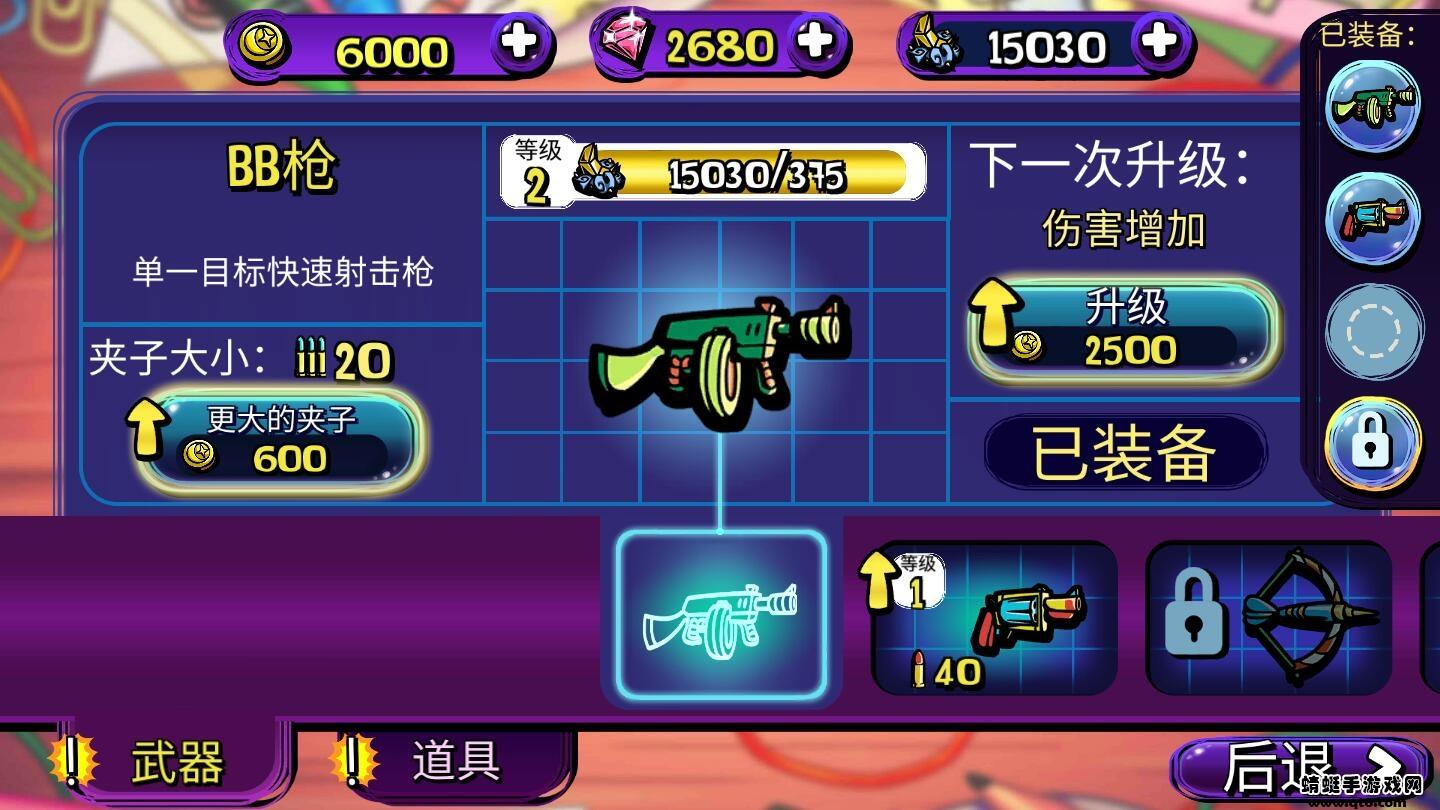Click the level 2 experience progress bar

point(715,172)
